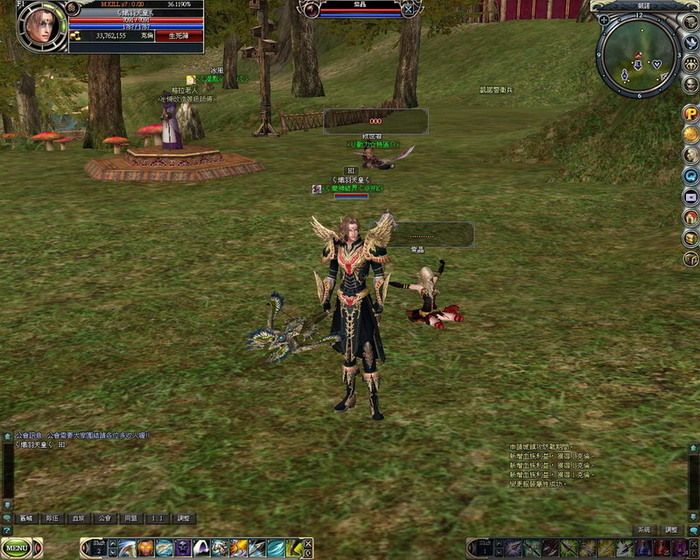Select the 1:1 whisper chat tab
The image size is (700, 560).
tap(156, 519)
